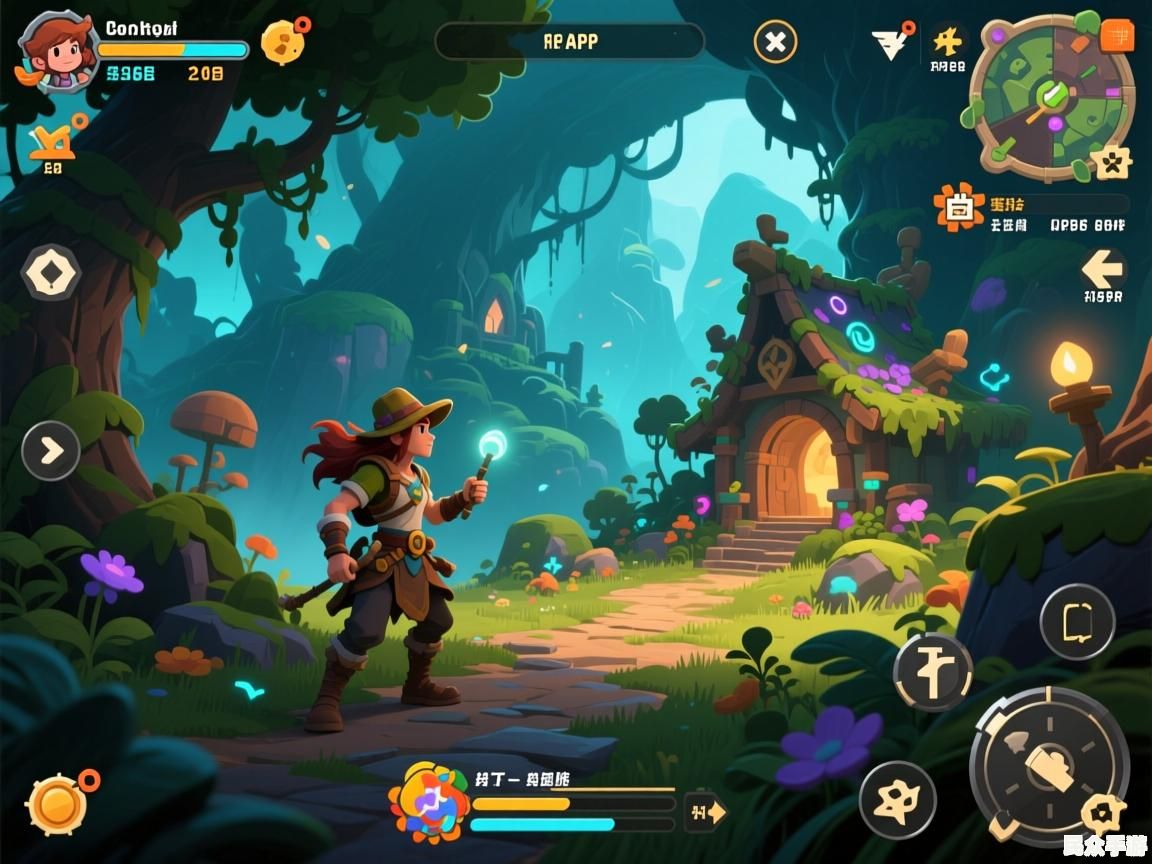Click the diamond-shaped hexagon button
The width and height of the screenshot is (1152, 864).
pyautogui.click(x=51, y=272)
